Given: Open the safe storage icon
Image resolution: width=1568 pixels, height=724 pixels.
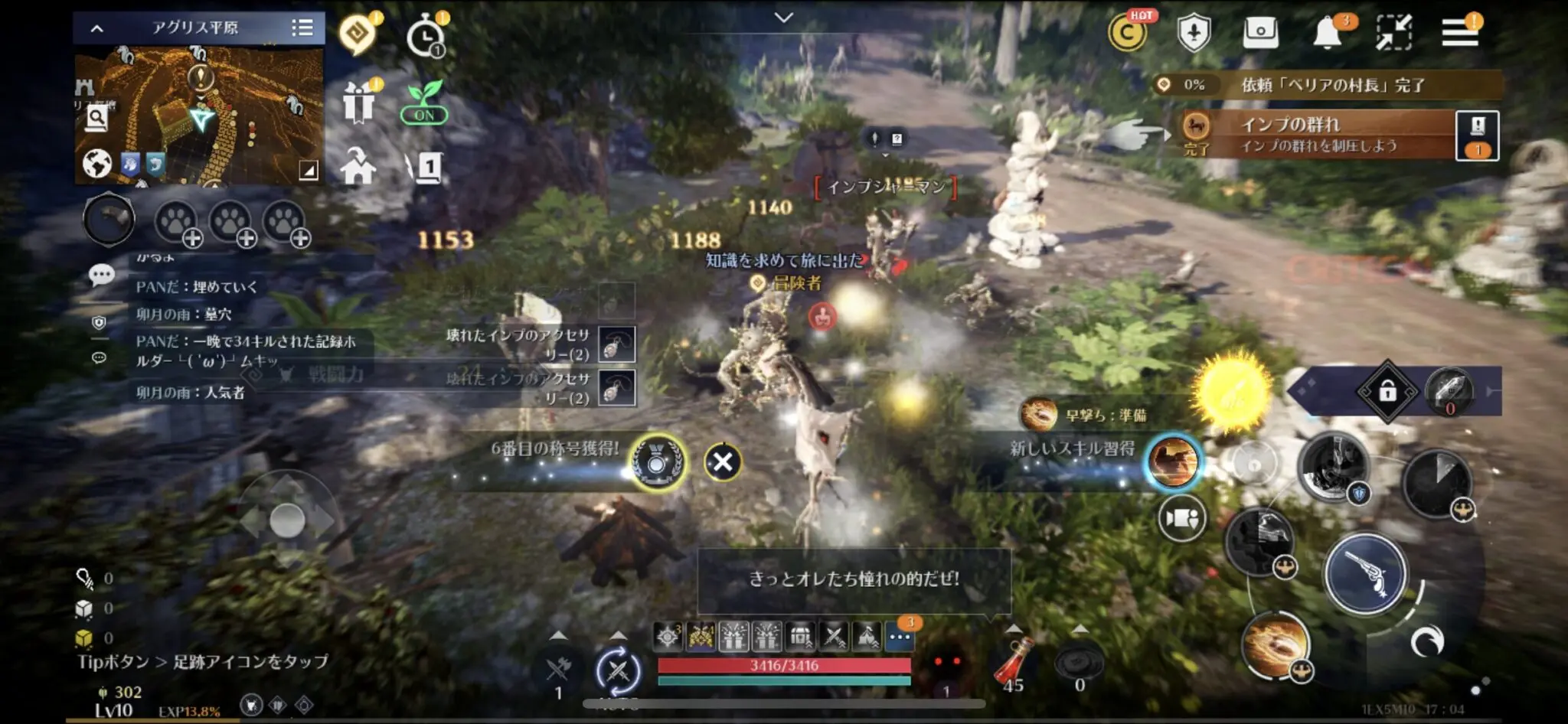Looking at the screenshot, I should tap(1260, 33).
